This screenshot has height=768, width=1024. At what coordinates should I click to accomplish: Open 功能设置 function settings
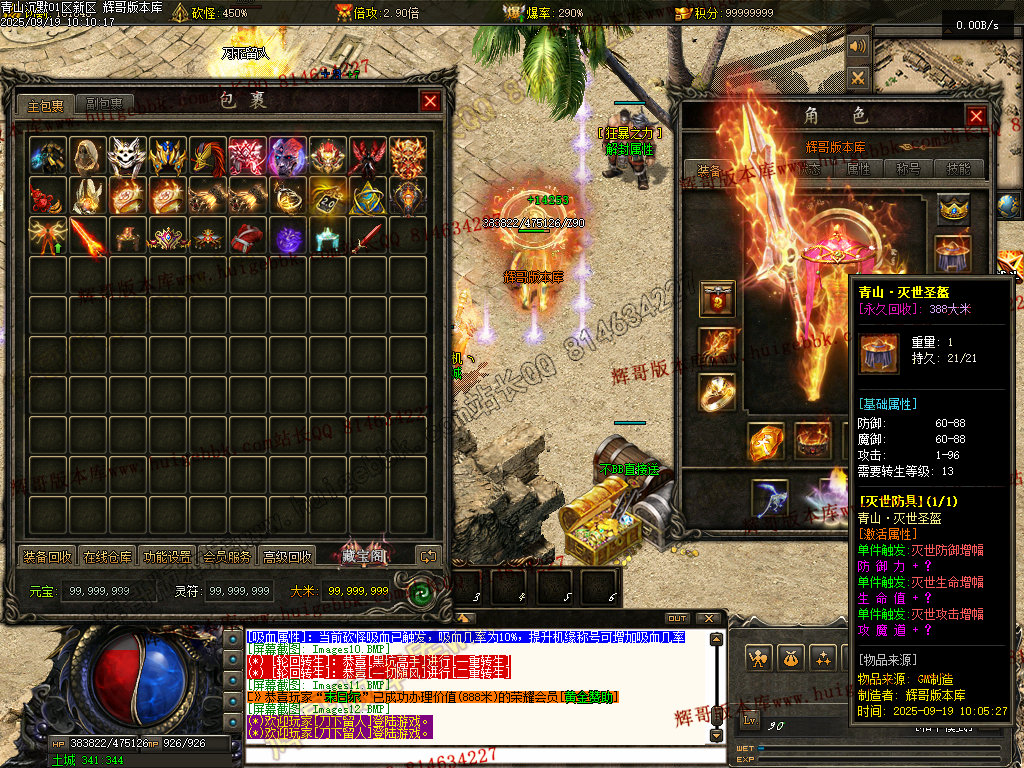[168, 556]
